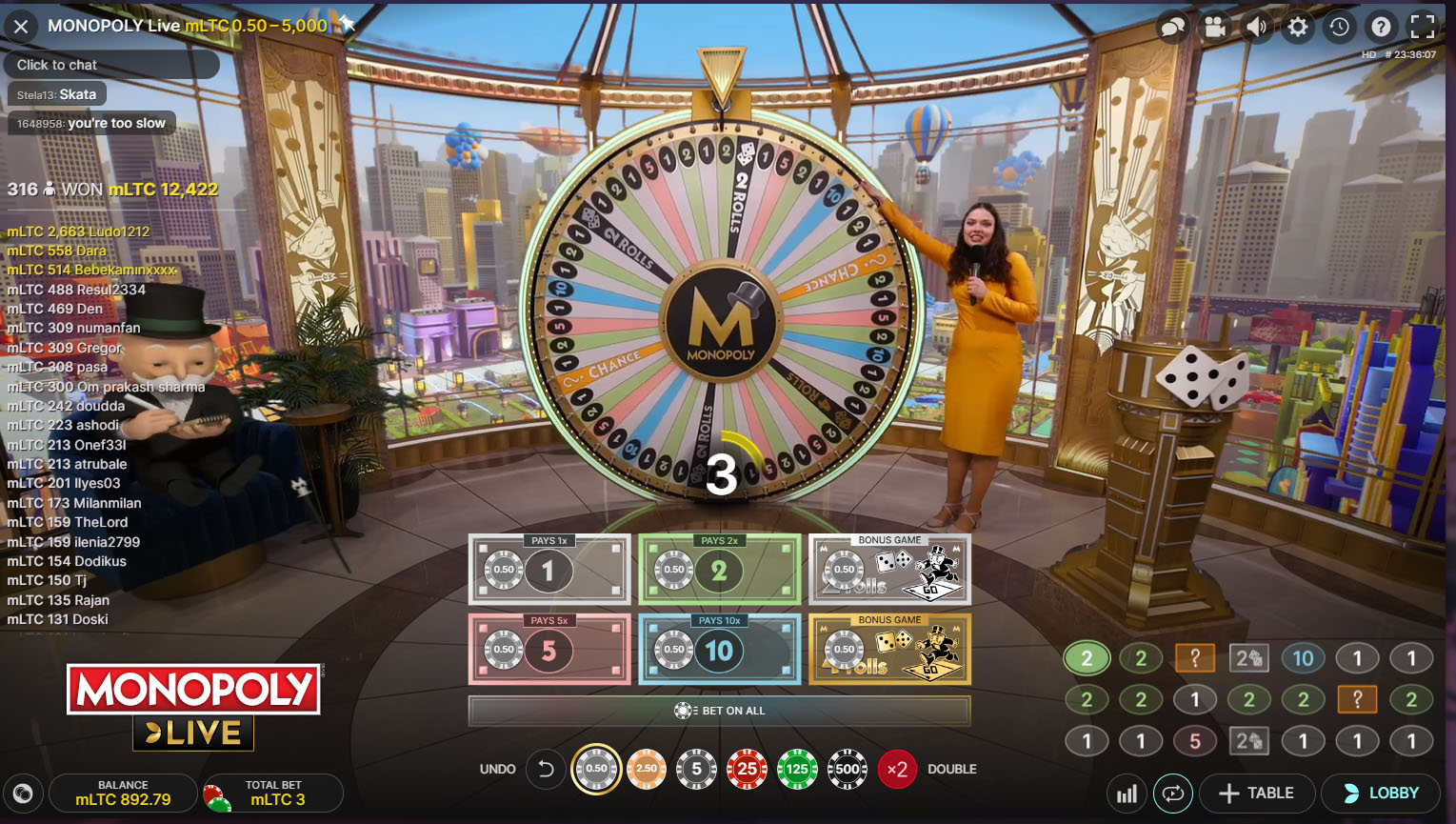Select the 25 betting chip
Viewport: 1456px width, 824px height.
(x=747, y=769)
